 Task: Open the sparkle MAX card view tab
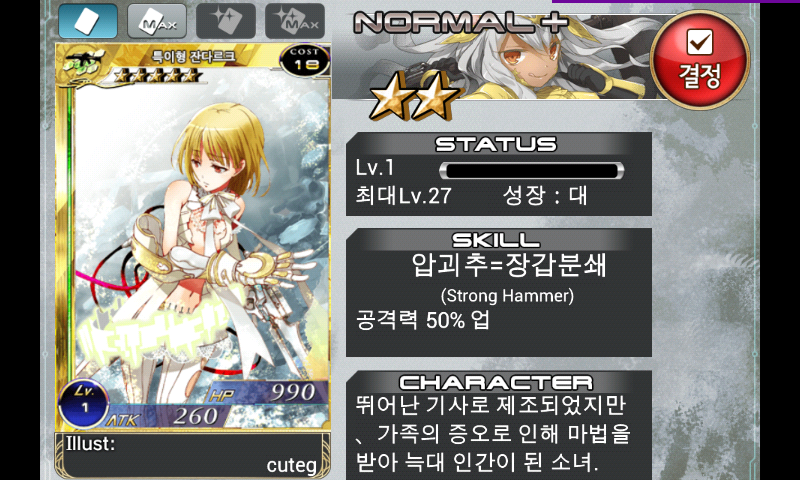click(x=294, y=20)
